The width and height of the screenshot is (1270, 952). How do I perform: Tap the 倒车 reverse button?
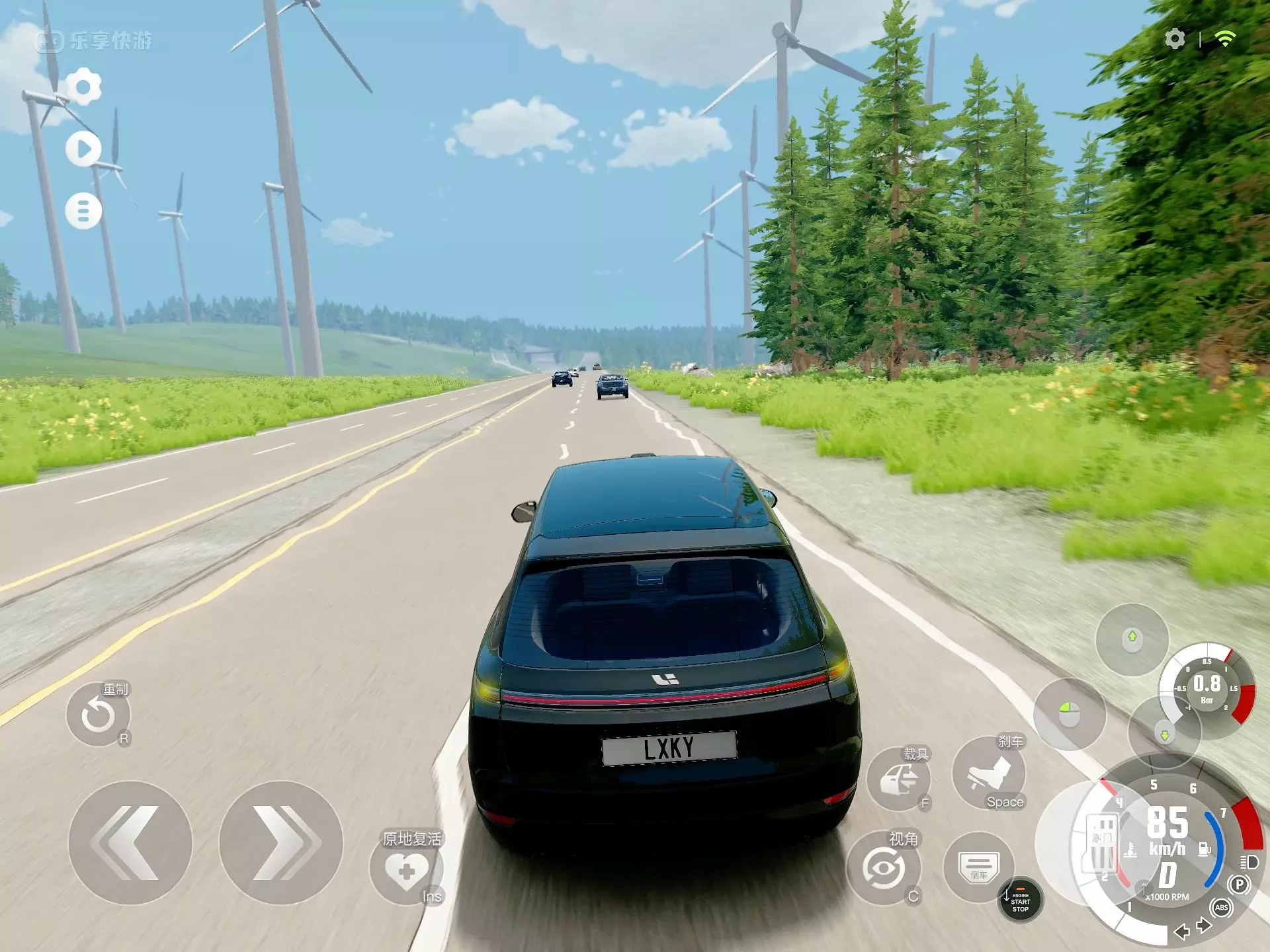[979, 867]
